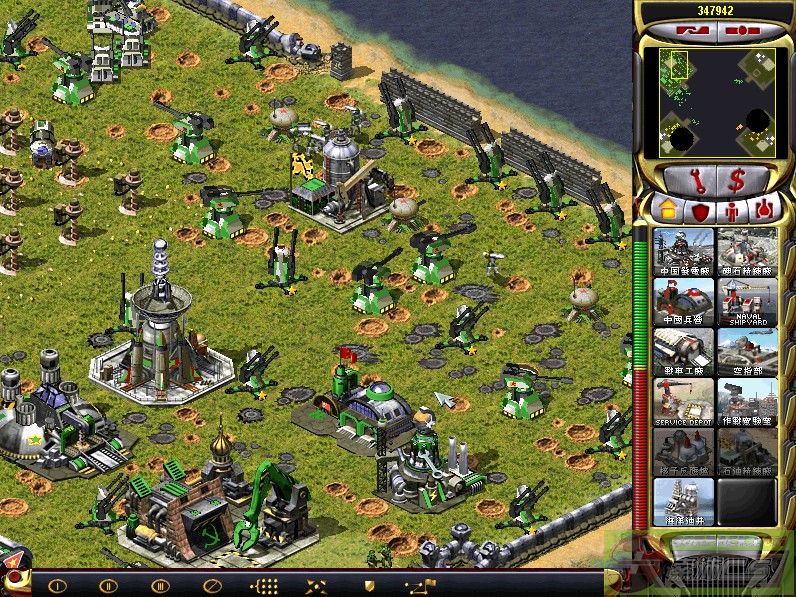Build the Naval Shipyard
The image size is (796, 597).
pos(746,301)
